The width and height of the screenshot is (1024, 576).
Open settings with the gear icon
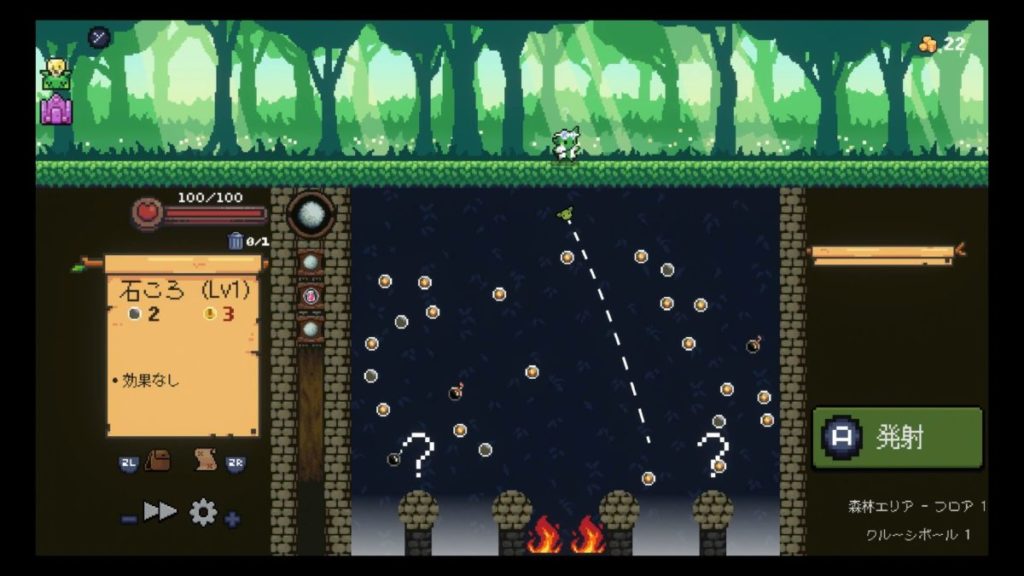coord(203,513)
